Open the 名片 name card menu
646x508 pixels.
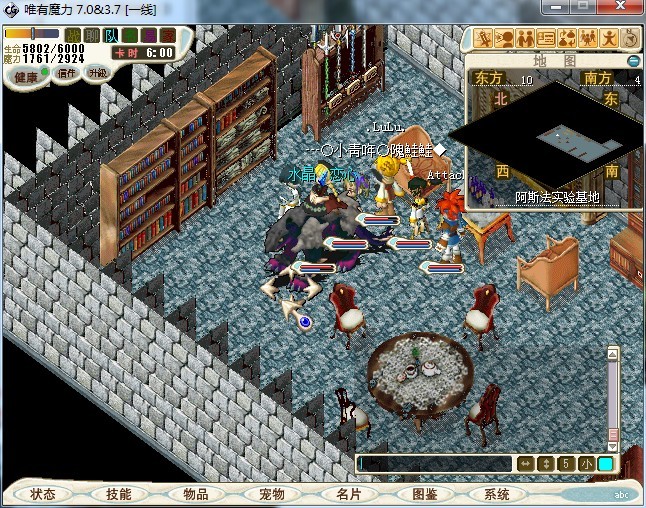[x=347, y=494]
